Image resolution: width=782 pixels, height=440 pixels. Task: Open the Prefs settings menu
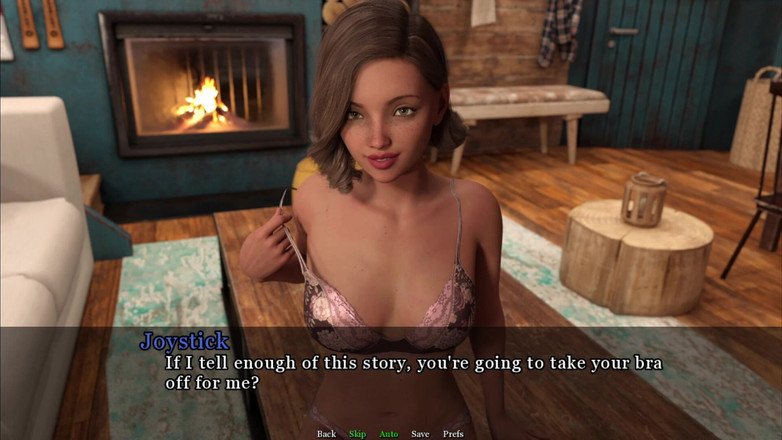pos(453,434)
